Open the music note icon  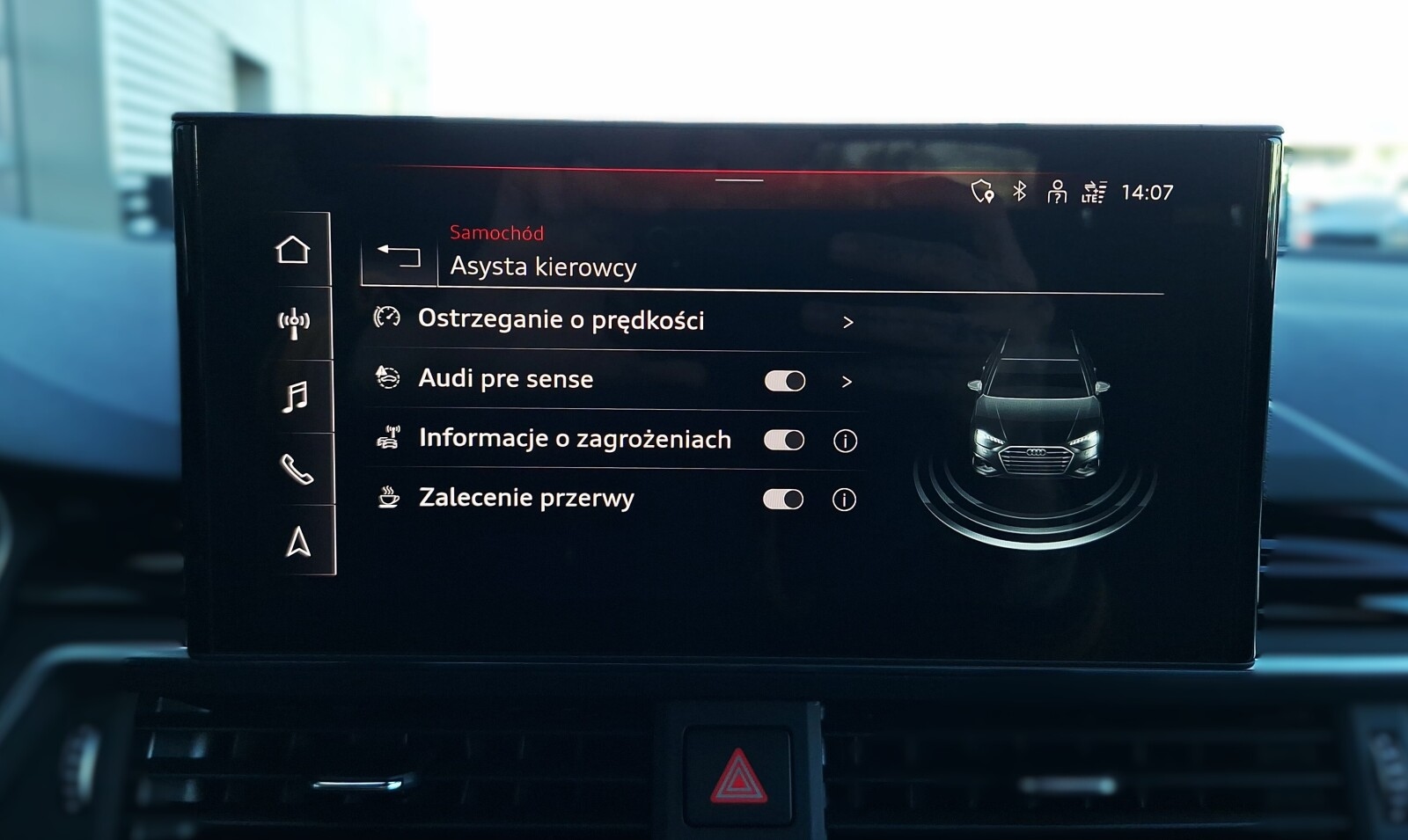(297, 396)
